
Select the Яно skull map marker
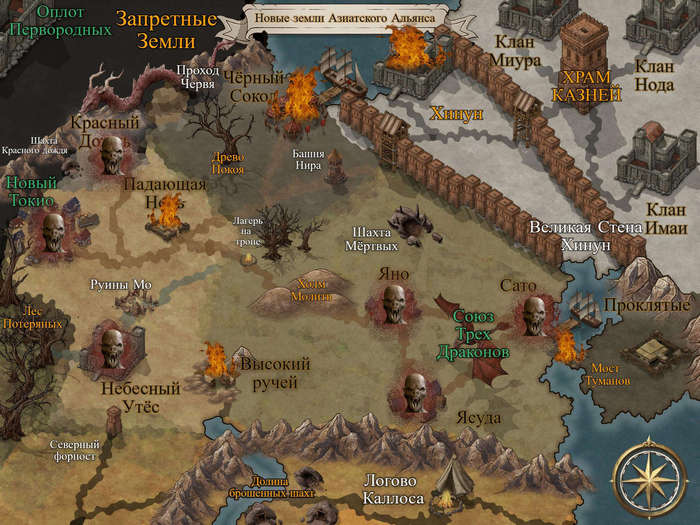click(393, 303)
